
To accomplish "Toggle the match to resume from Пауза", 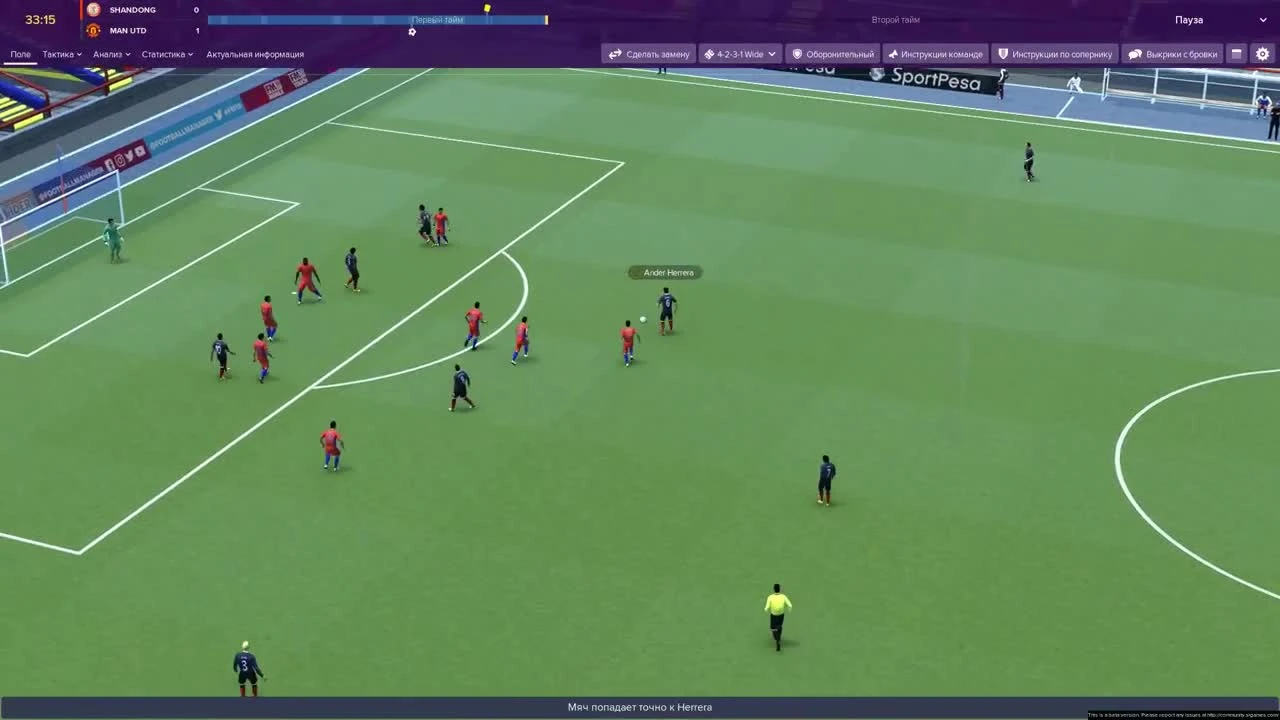I will tap(1190, 19).
